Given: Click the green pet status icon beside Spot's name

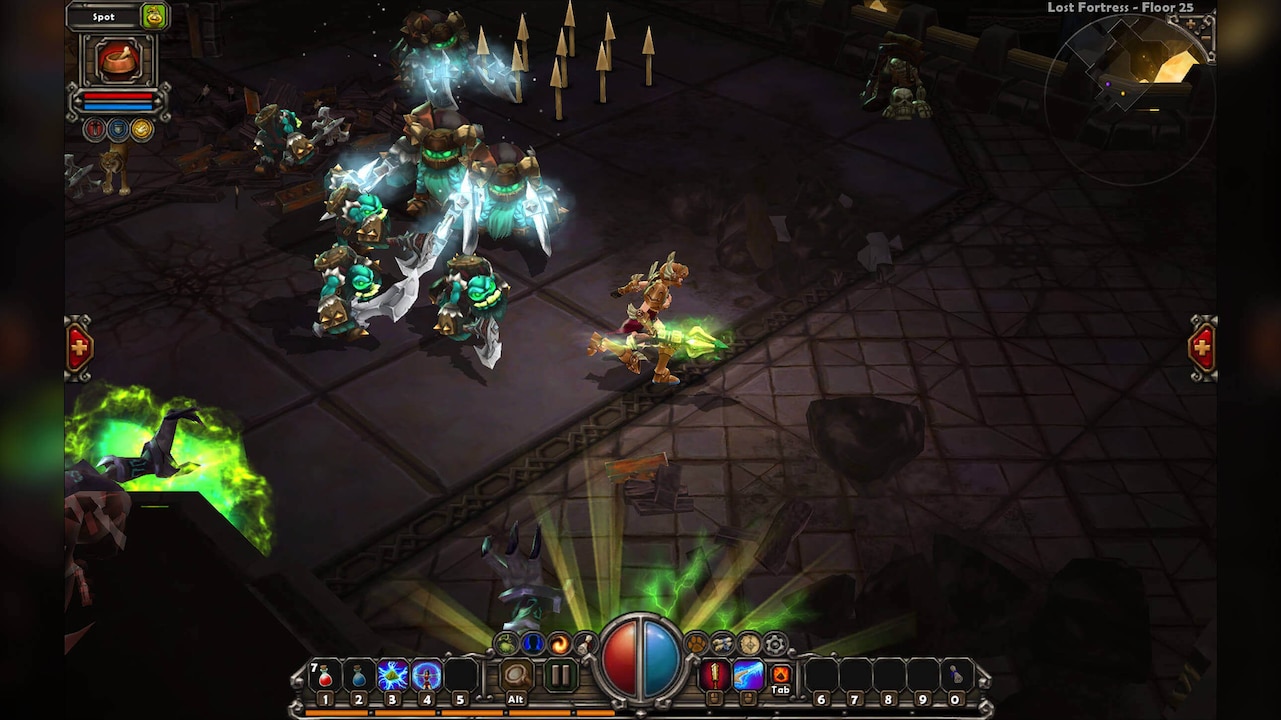Looking at the screenshot, I should coord(152,16).
